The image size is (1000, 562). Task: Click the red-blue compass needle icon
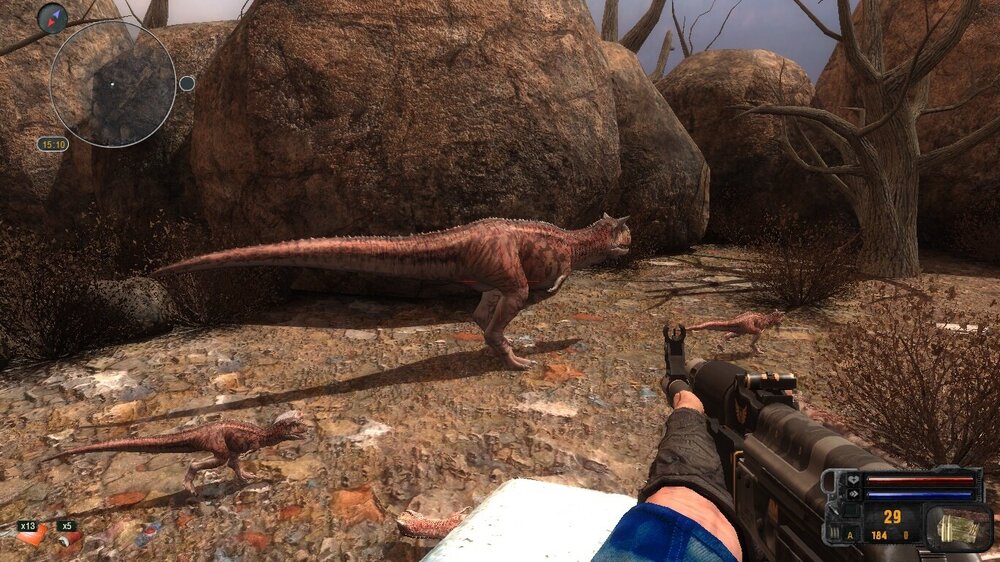click(52, 16)
